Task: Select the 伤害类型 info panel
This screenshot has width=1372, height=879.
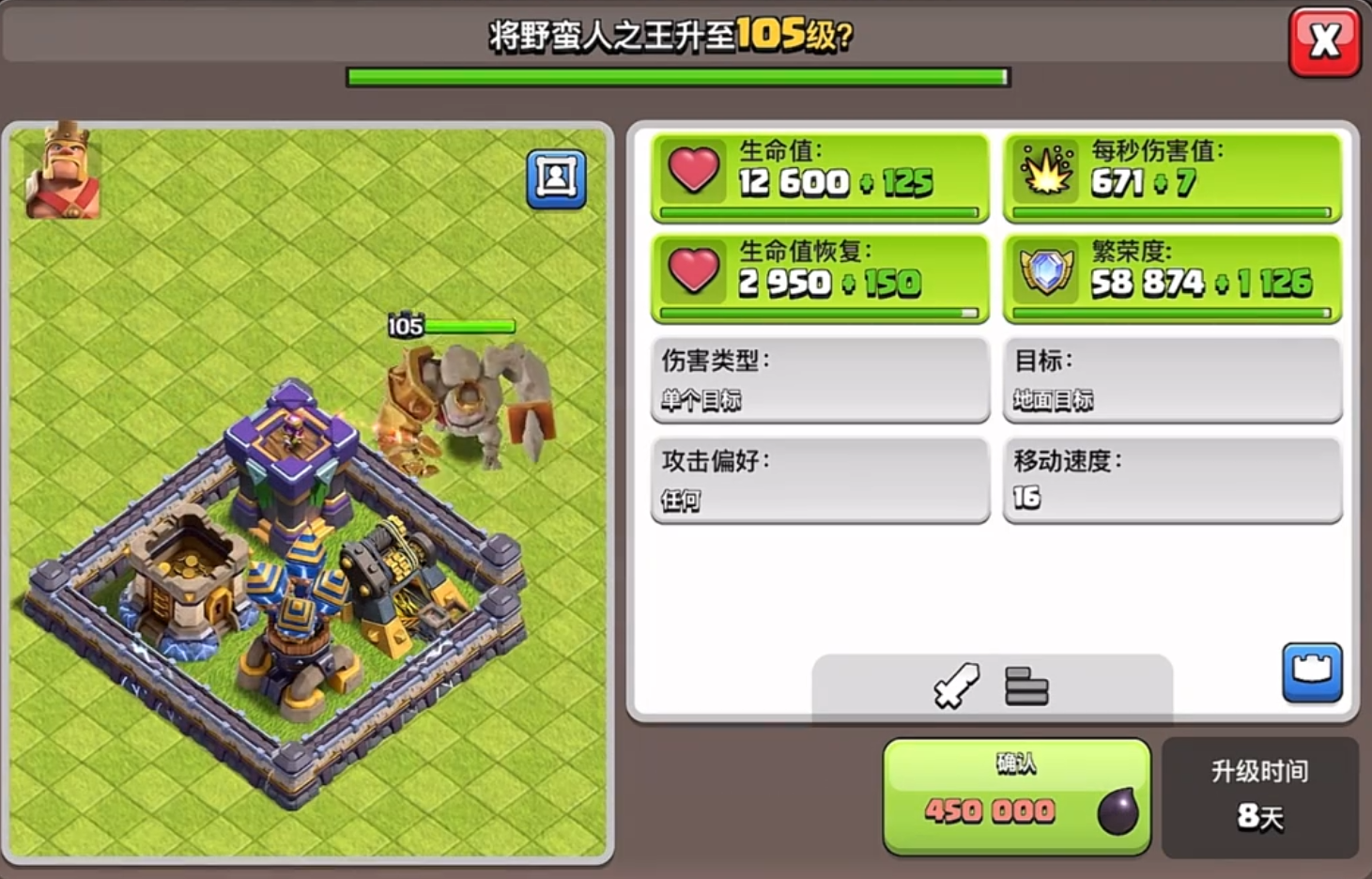Action: (819, 379)
